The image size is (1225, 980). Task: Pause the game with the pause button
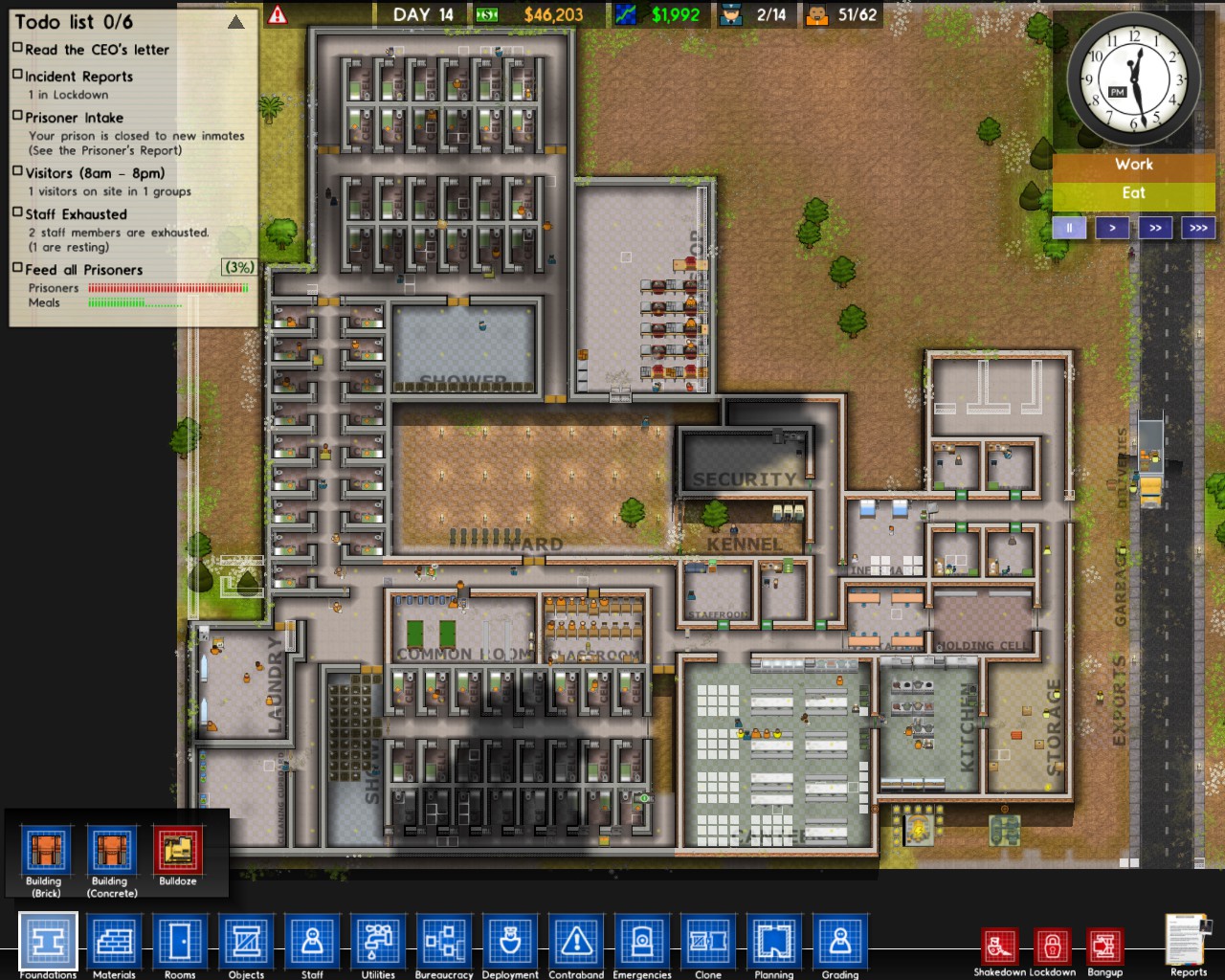point(1069,228)
